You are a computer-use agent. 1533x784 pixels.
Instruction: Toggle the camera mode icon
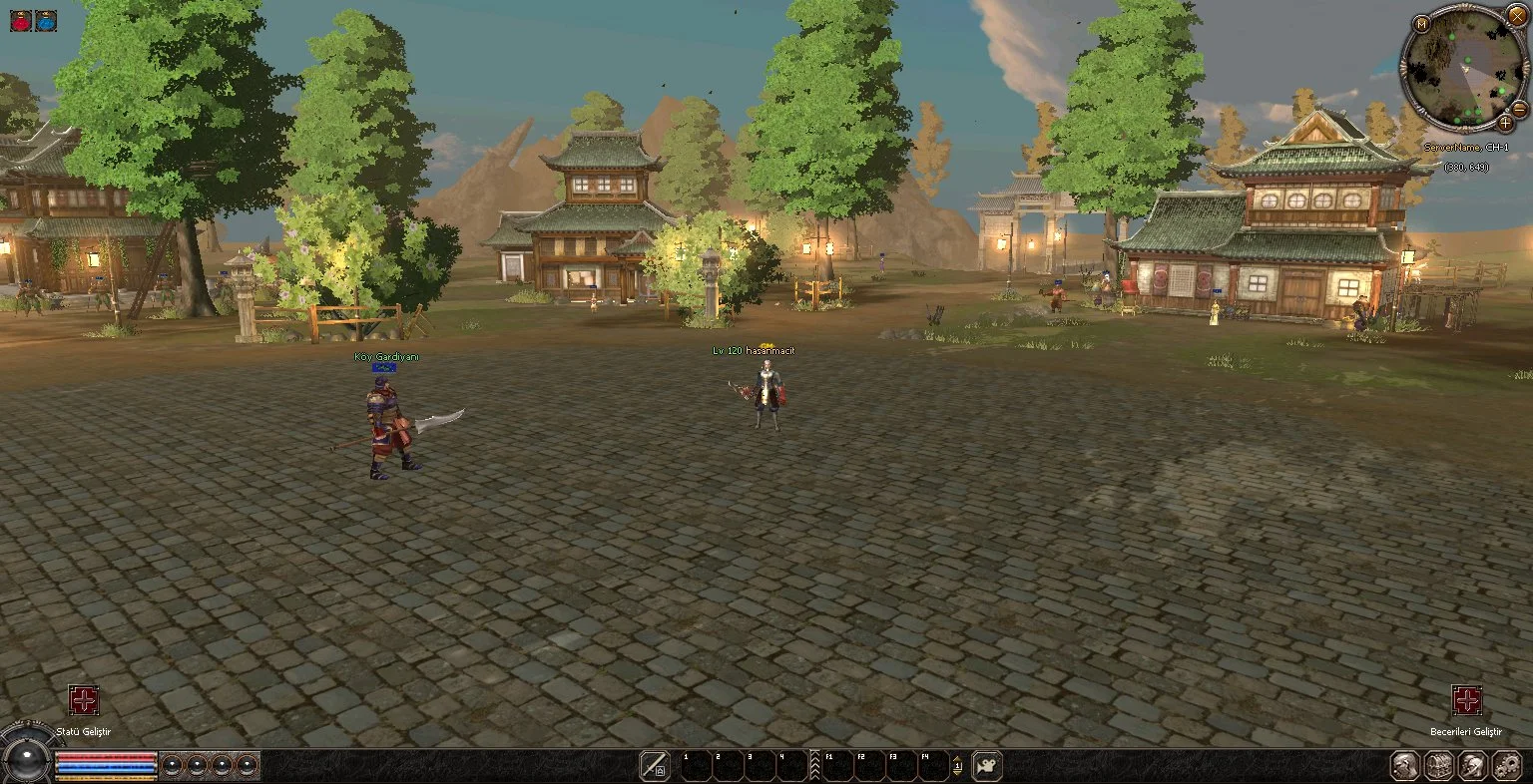coord(987,766)
